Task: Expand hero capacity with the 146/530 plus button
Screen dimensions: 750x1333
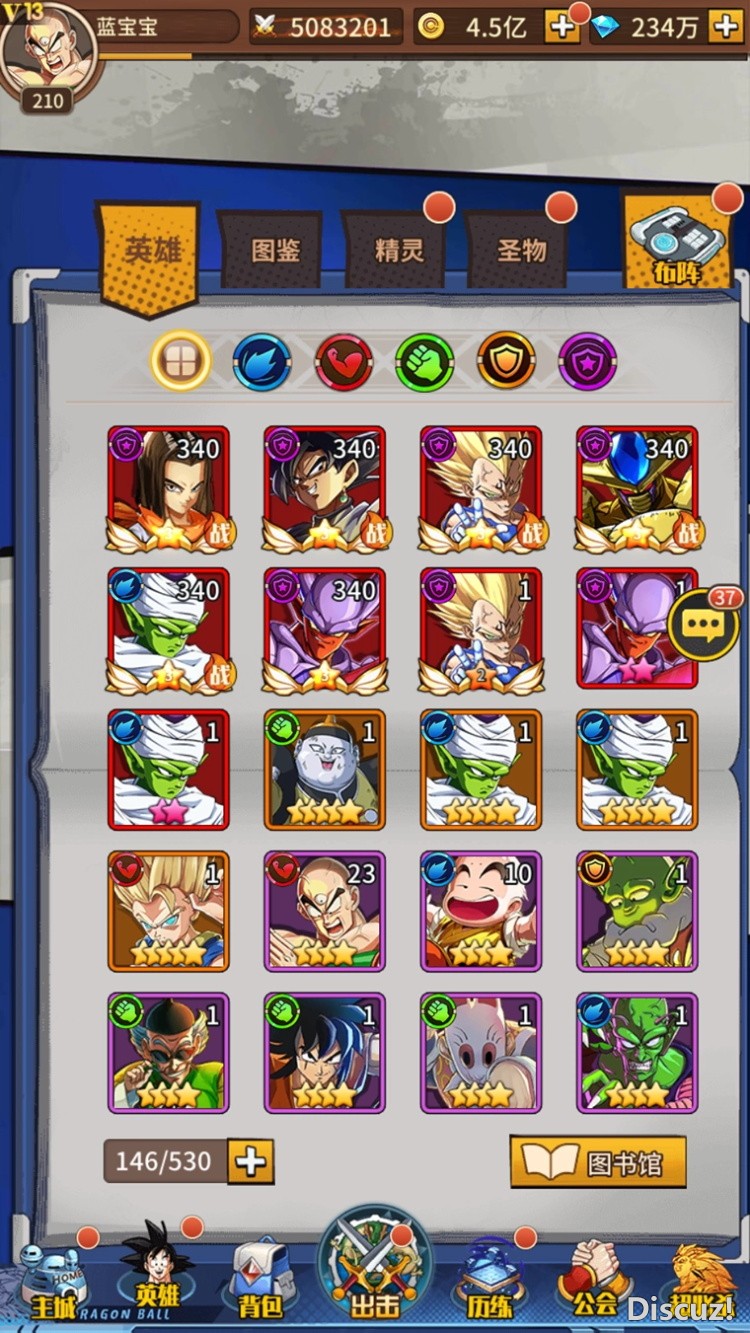Action: [x=250, y=1162]
